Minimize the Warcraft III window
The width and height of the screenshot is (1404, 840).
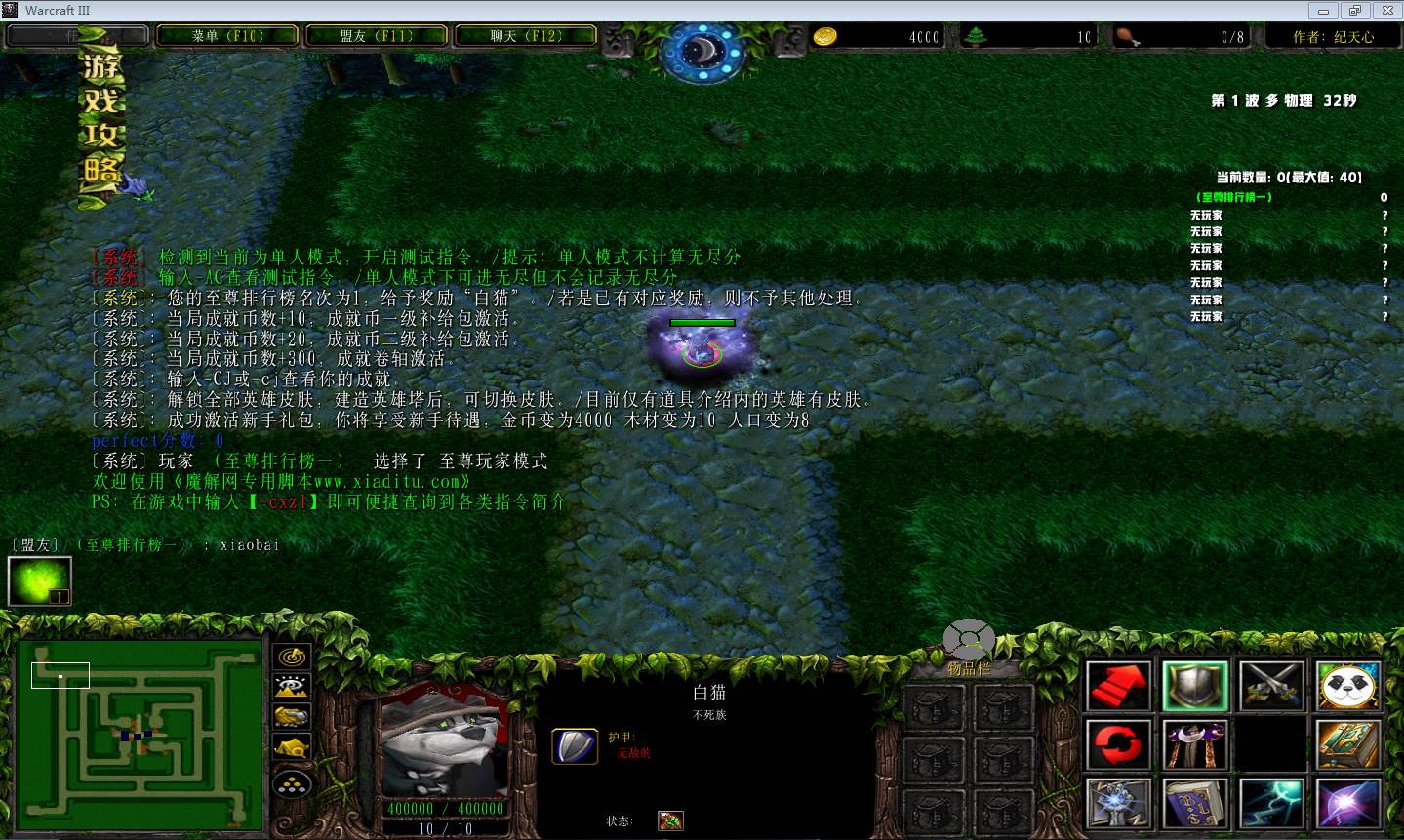(1324, 11)
